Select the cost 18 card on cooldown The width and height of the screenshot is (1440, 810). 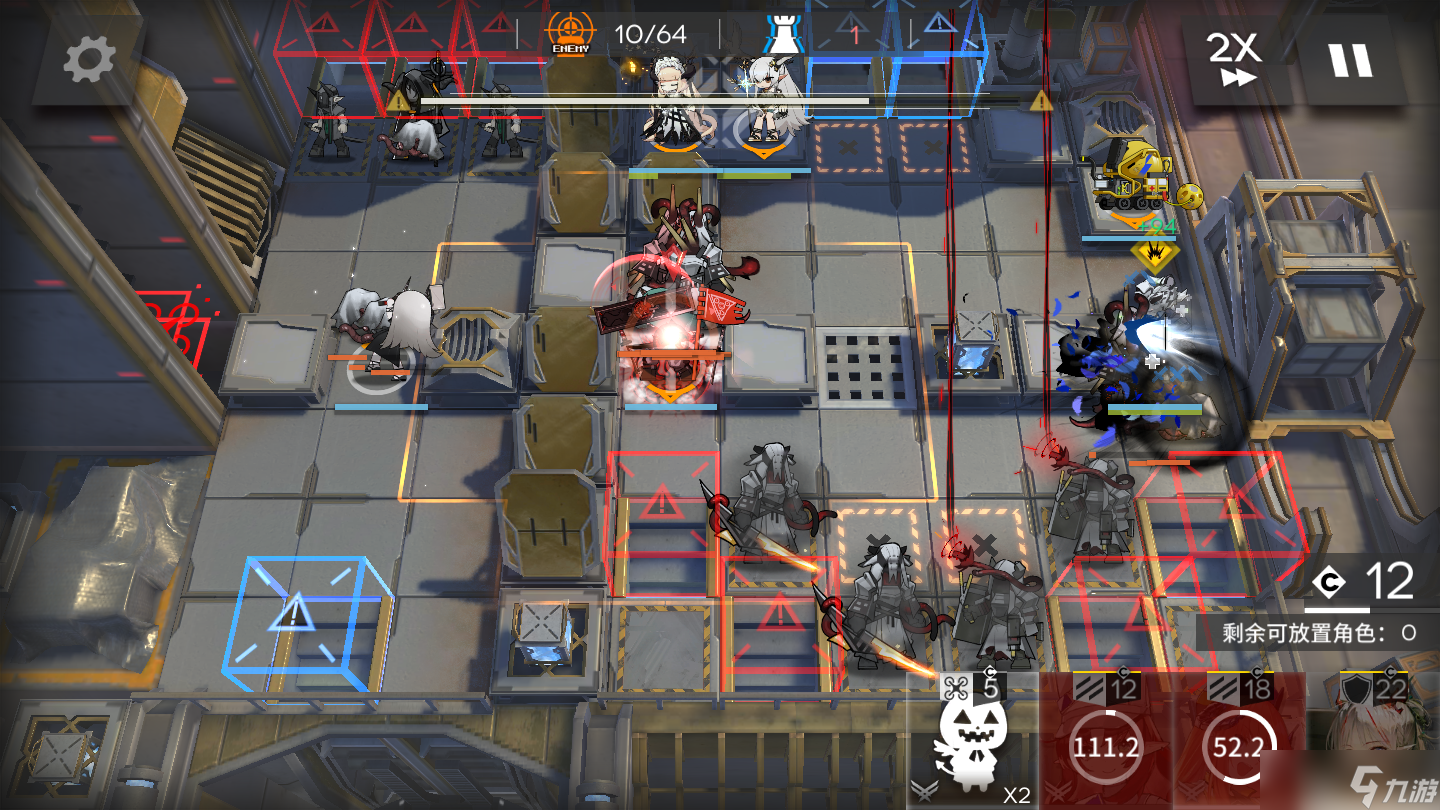pos(1238,742)
